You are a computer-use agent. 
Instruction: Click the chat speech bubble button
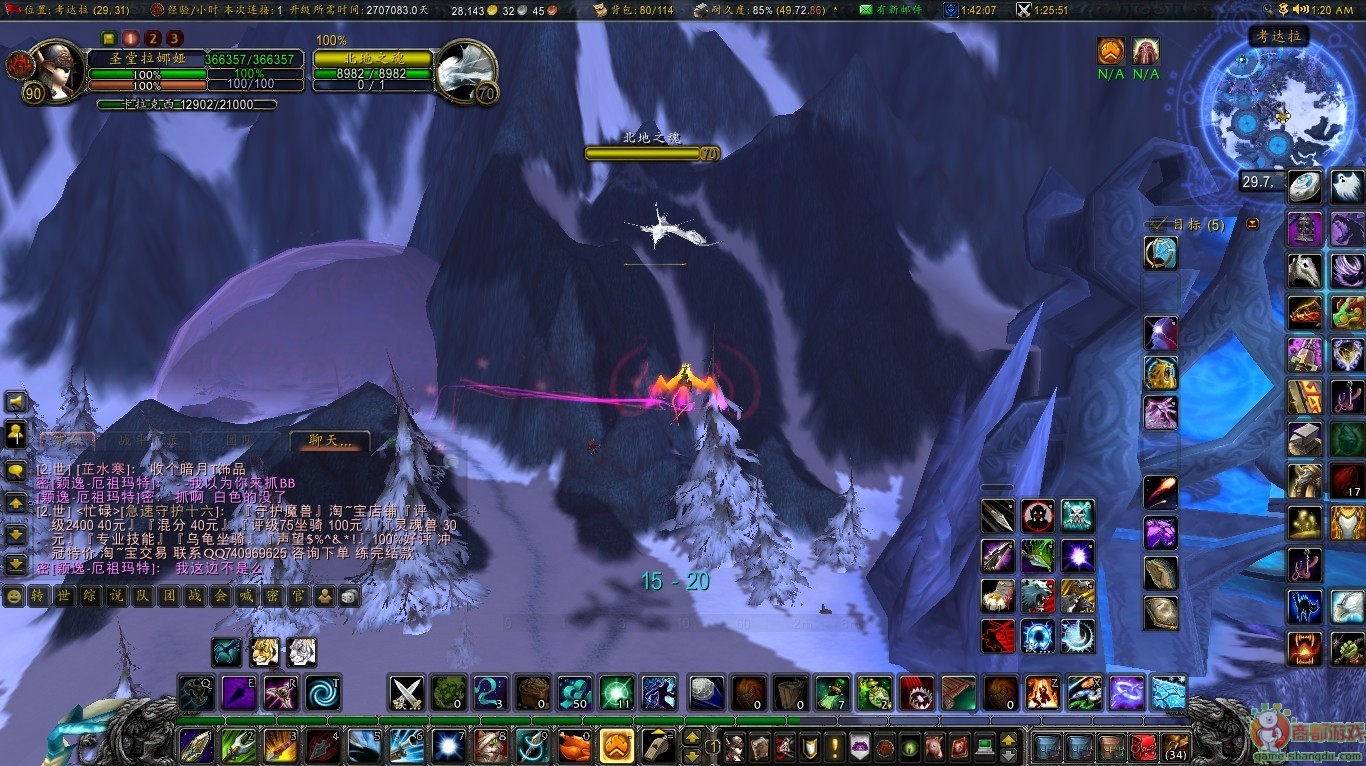16,470
